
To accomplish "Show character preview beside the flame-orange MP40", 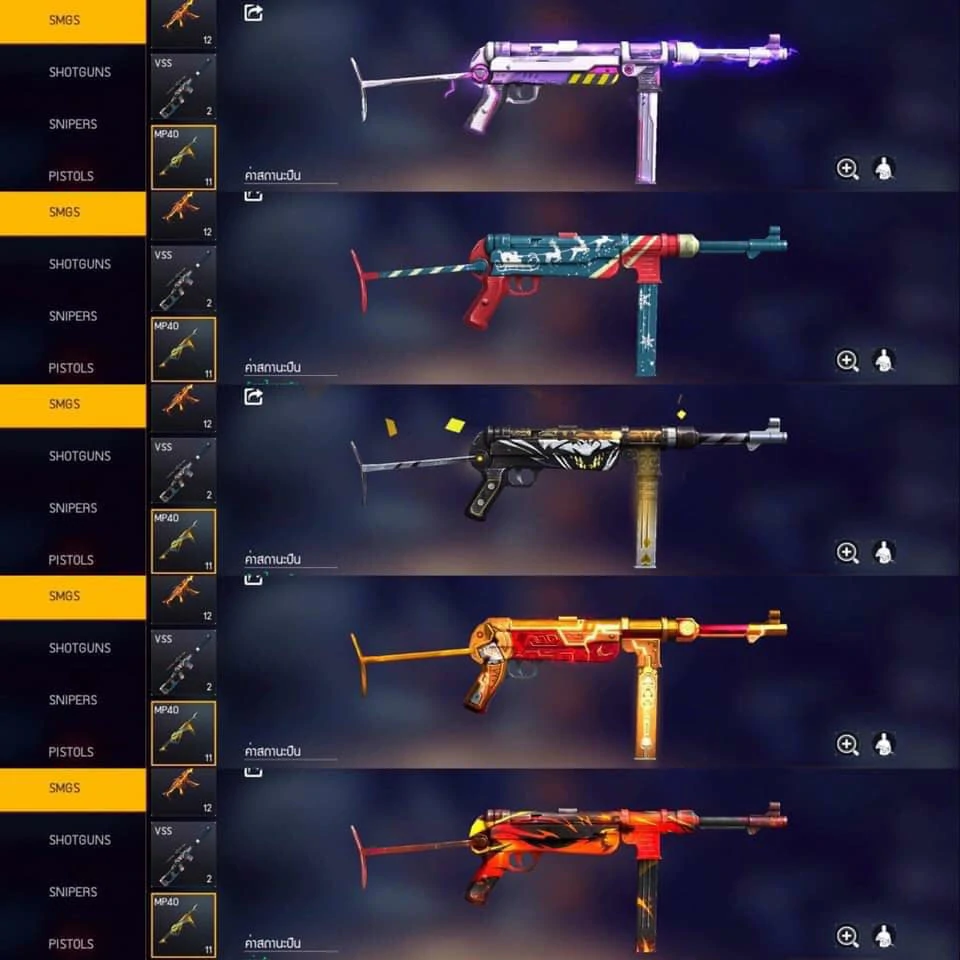I will 883,936.
